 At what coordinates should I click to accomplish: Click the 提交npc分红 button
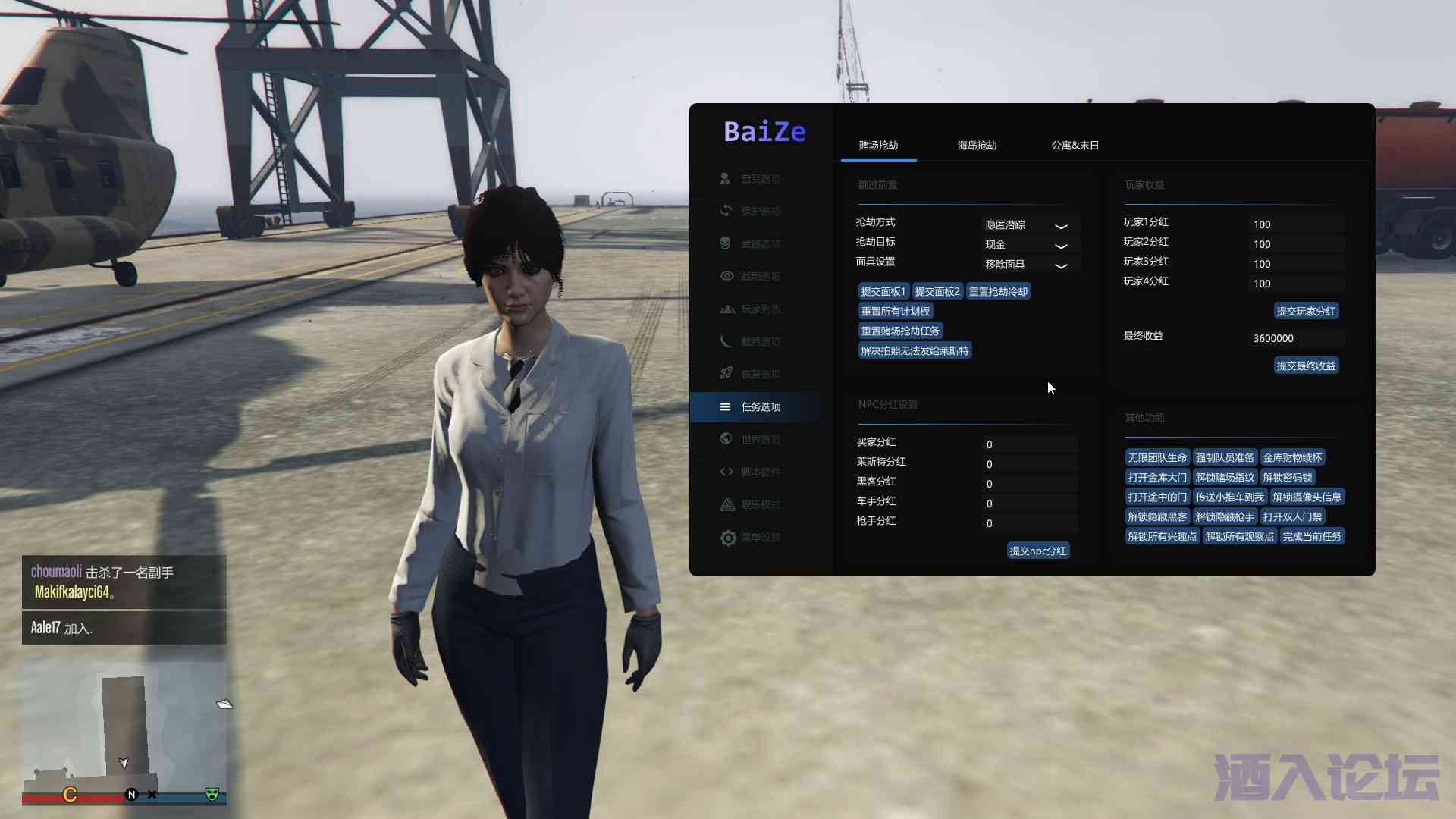pos(1037,551)
